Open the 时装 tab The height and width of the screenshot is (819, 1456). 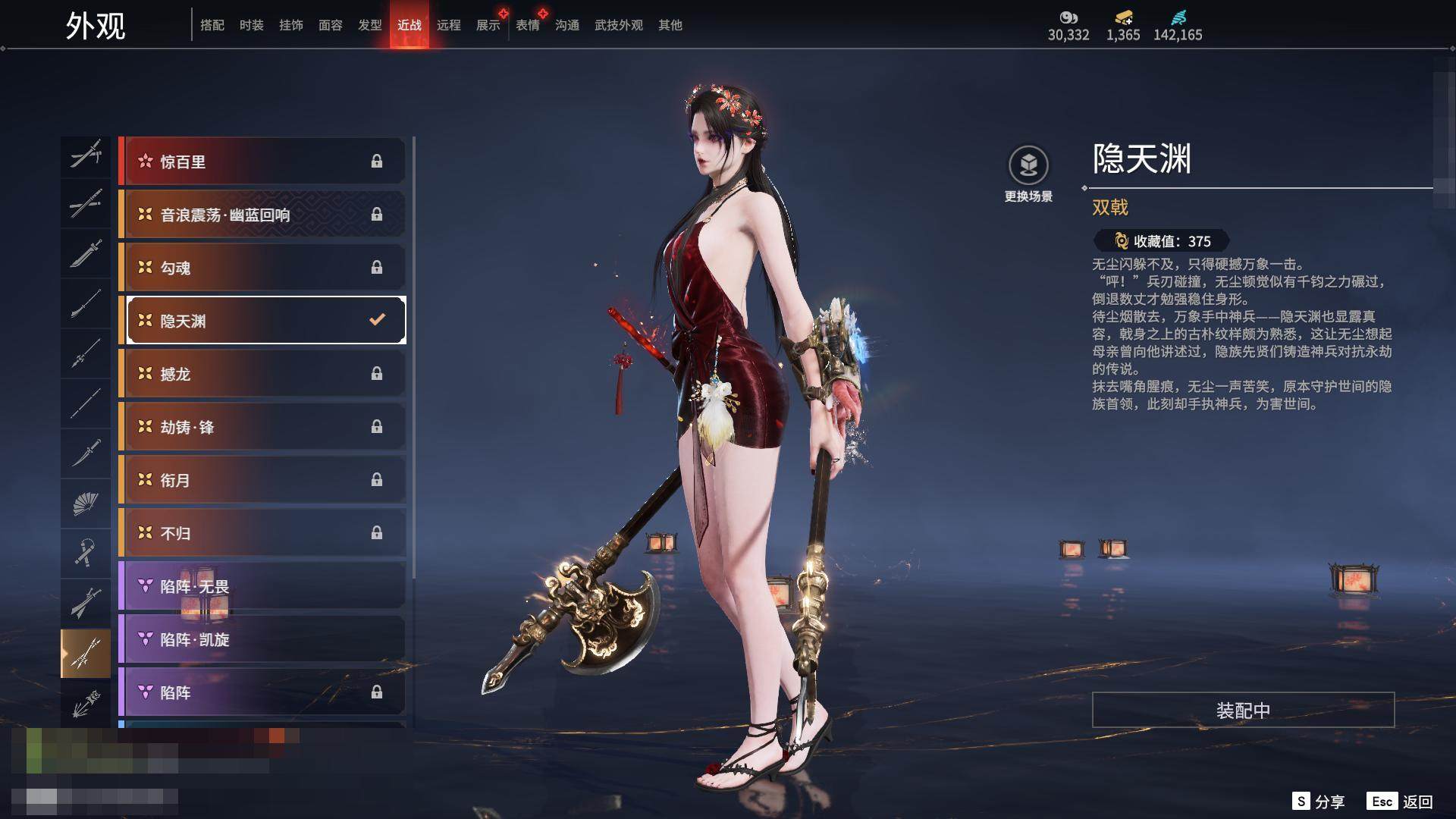[x=252, y=25]
